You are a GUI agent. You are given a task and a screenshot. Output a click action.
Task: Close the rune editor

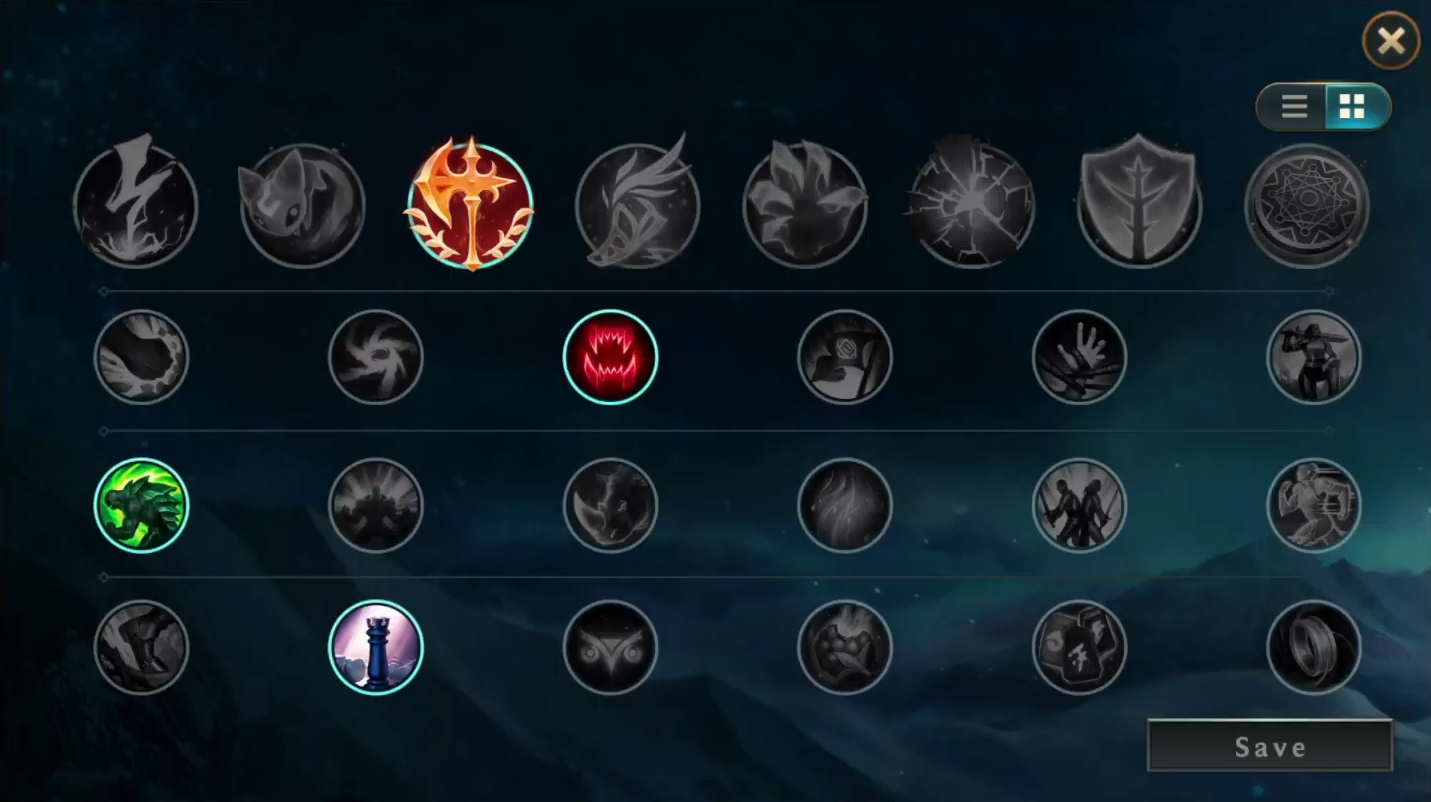[1390, 41]
